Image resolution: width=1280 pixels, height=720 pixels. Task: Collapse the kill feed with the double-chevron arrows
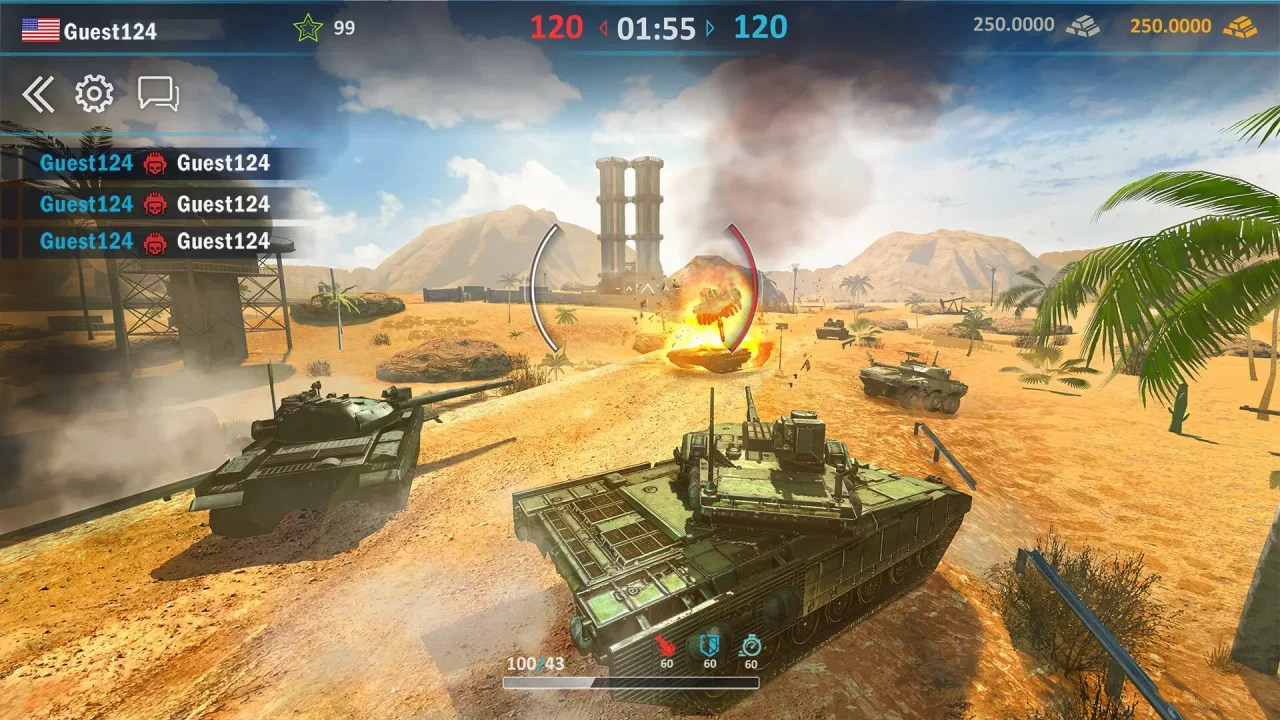39,93
